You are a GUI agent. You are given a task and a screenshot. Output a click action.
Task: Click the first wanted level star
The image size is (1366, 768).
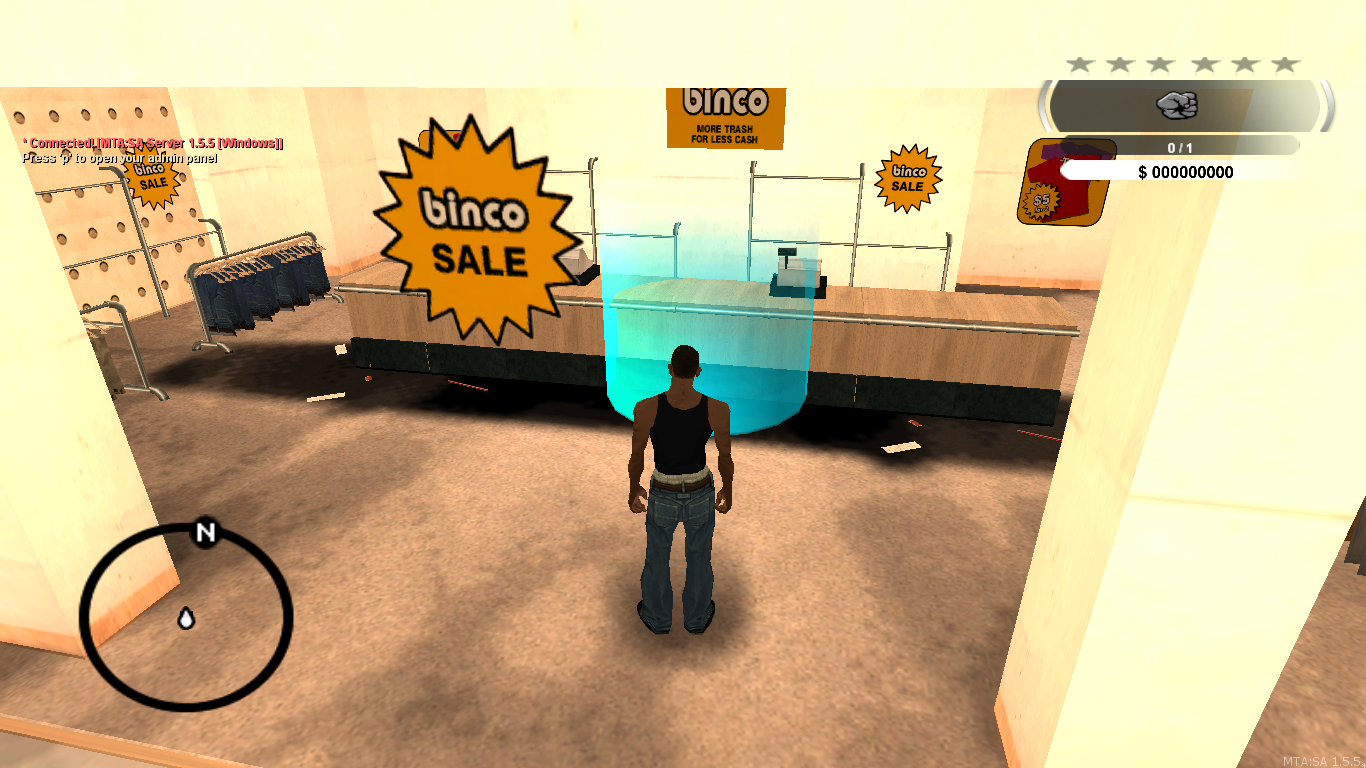[1078, 62]
